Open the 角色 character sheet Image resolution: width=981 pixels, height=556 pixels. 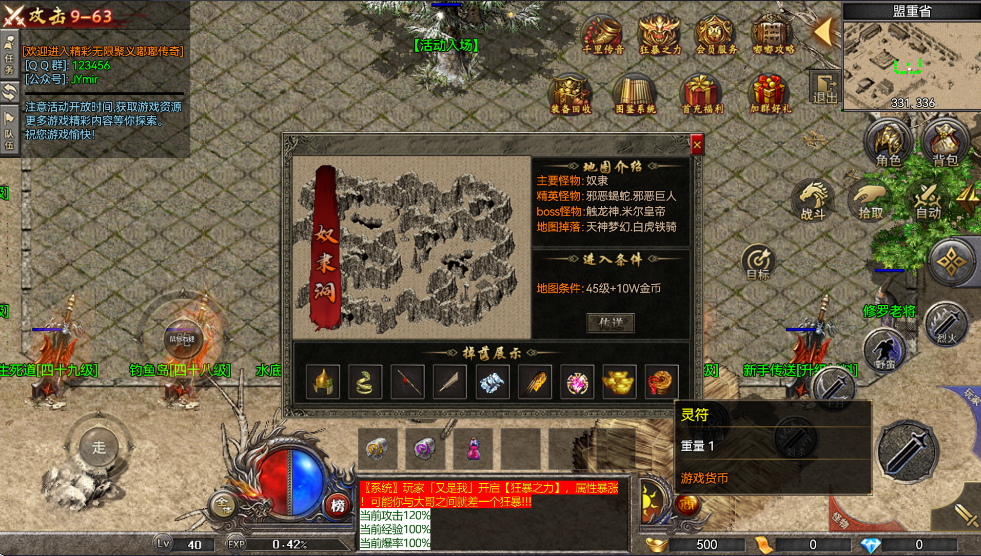tap(888, 145)
